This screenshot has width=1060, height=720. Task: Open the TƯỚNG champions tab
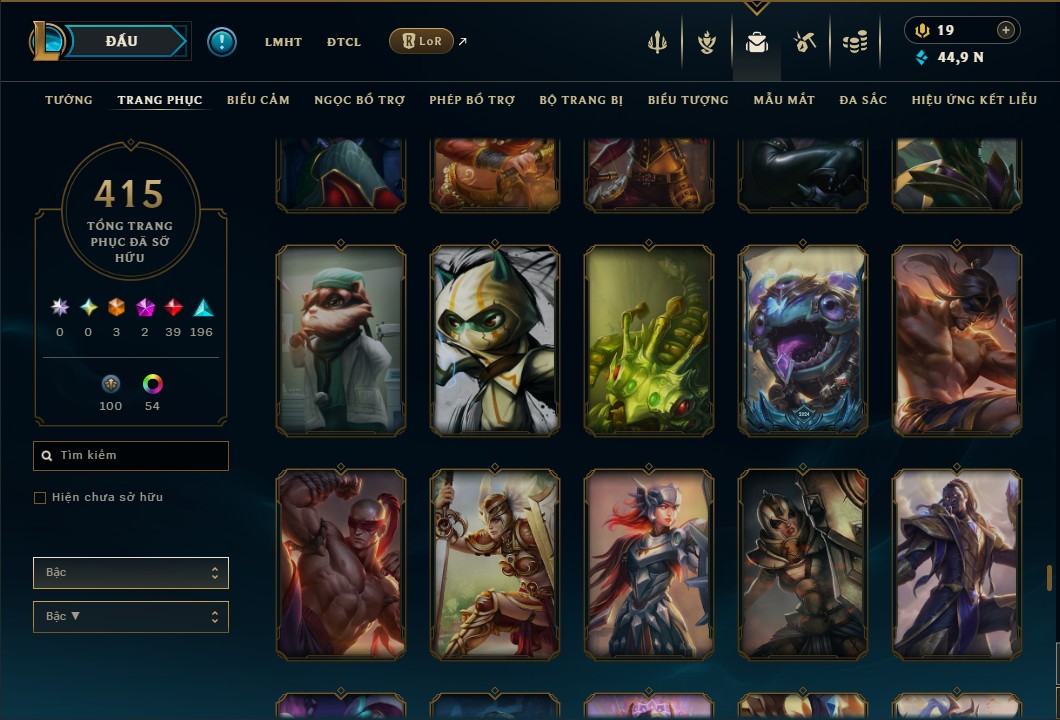(69, 100)
